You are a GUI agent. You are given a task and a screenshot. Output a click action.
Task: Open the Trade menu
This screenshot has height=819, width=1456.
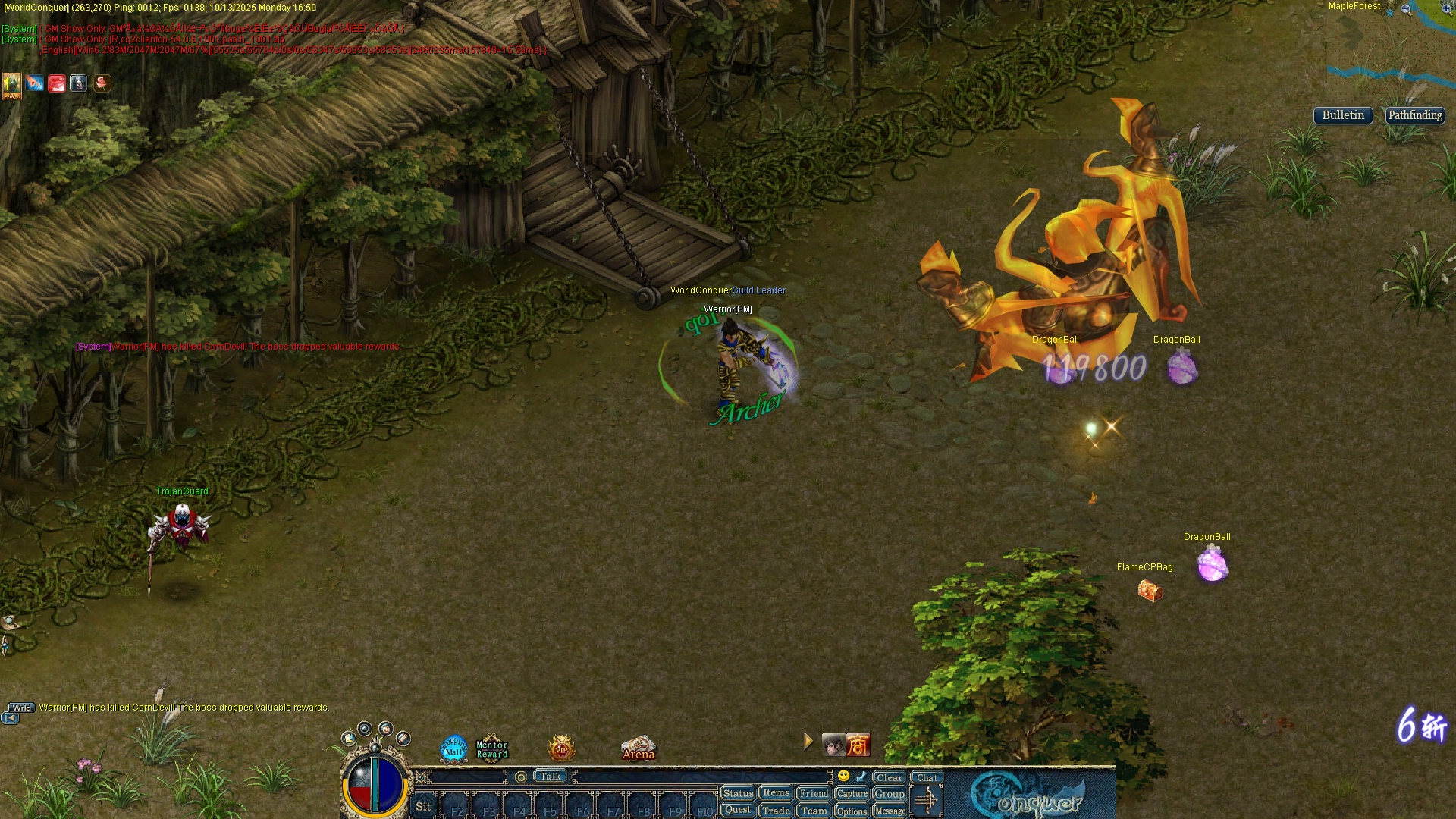pyautogui.click(x=776, y=811)
